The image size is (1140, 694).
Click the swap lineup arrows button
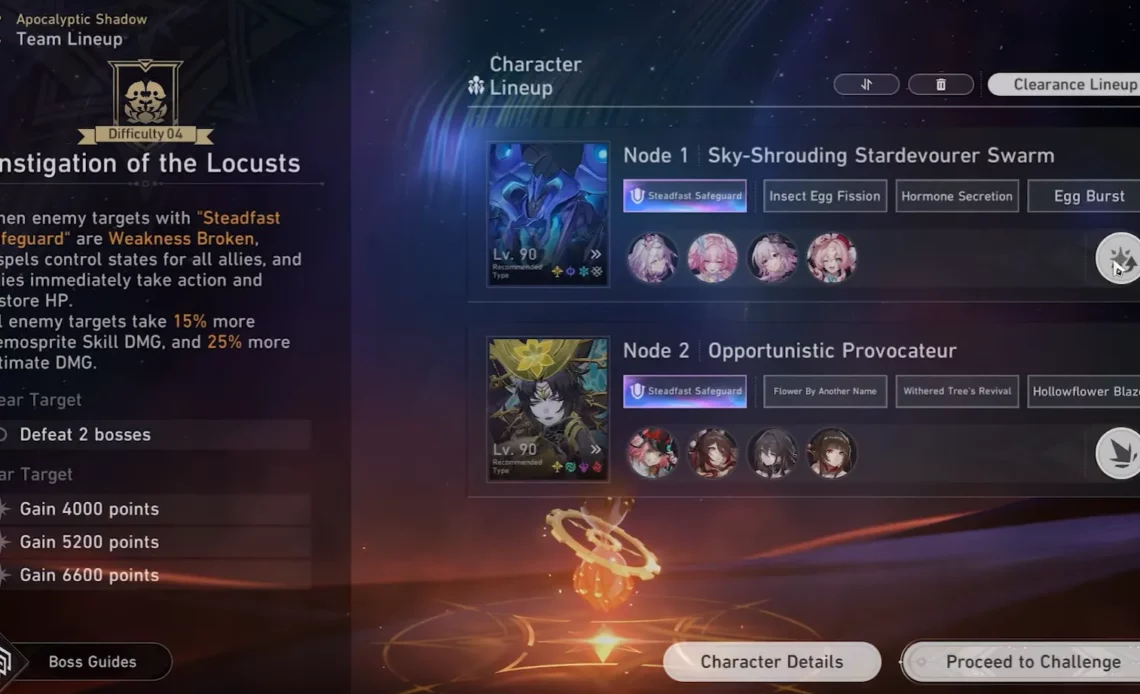click(866, 85)
